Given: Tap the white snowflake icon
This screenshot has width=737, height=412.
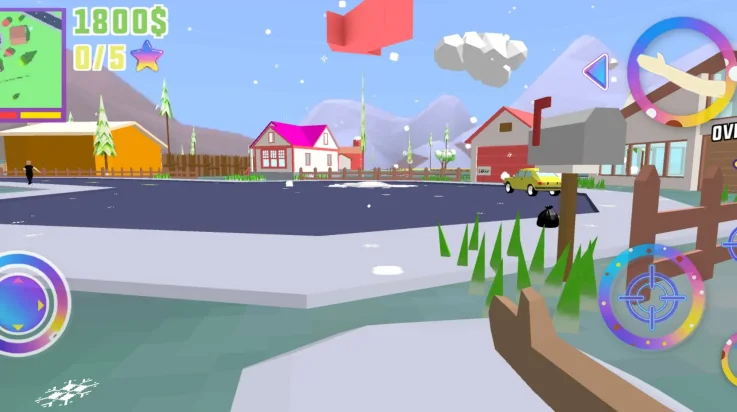Looking at the screenshot, I should point(67,392).
